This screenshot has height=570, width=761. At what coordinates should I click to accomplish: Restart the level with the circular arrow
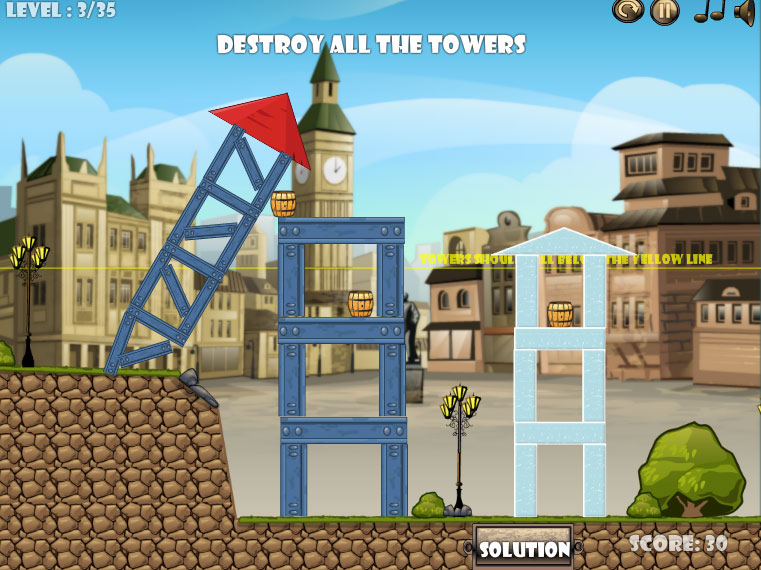627,11
